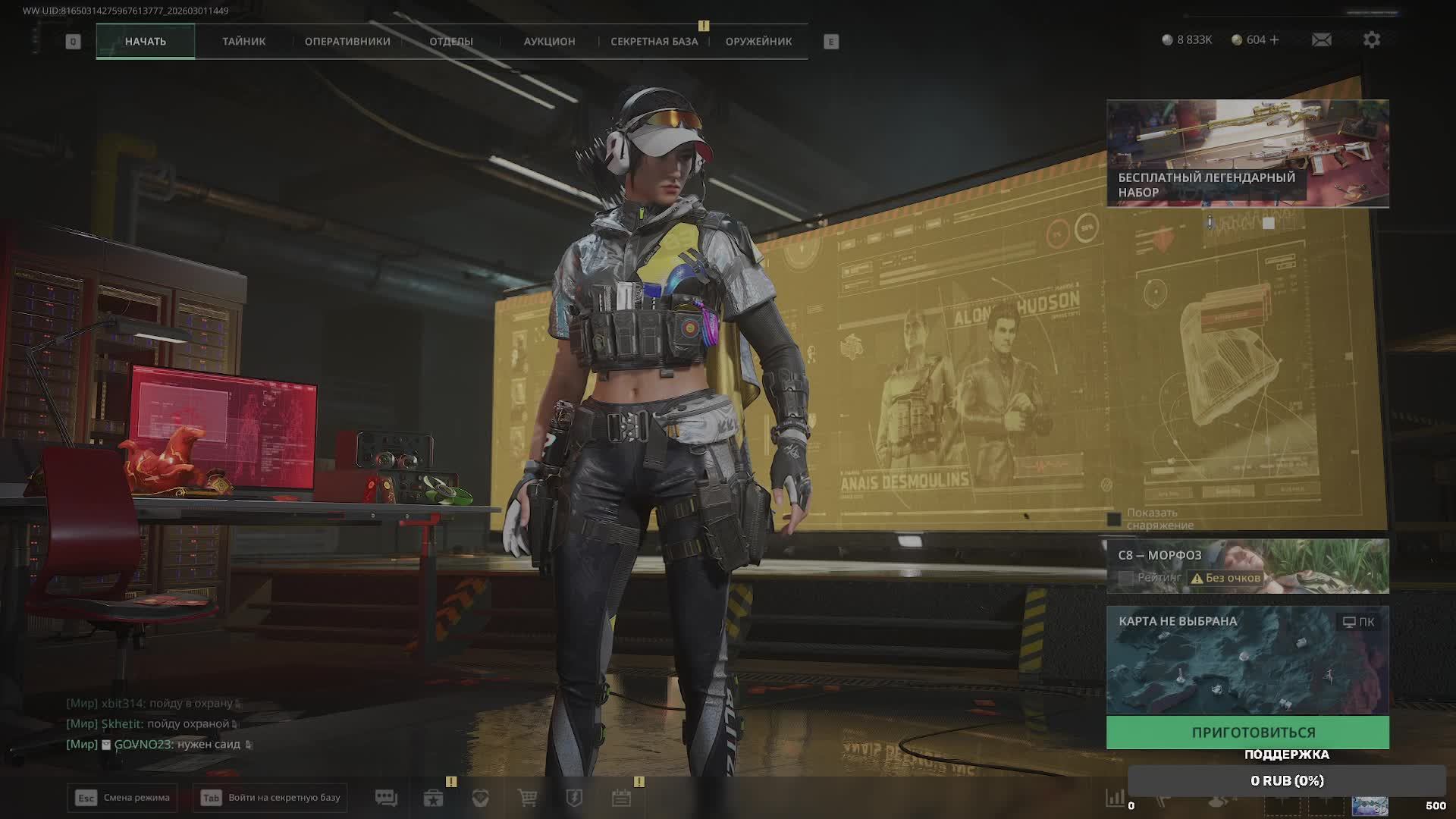Toggle the Рейтинг checkbox
The height and width of the screenshot is (819, 1456).
[1126, 578]
